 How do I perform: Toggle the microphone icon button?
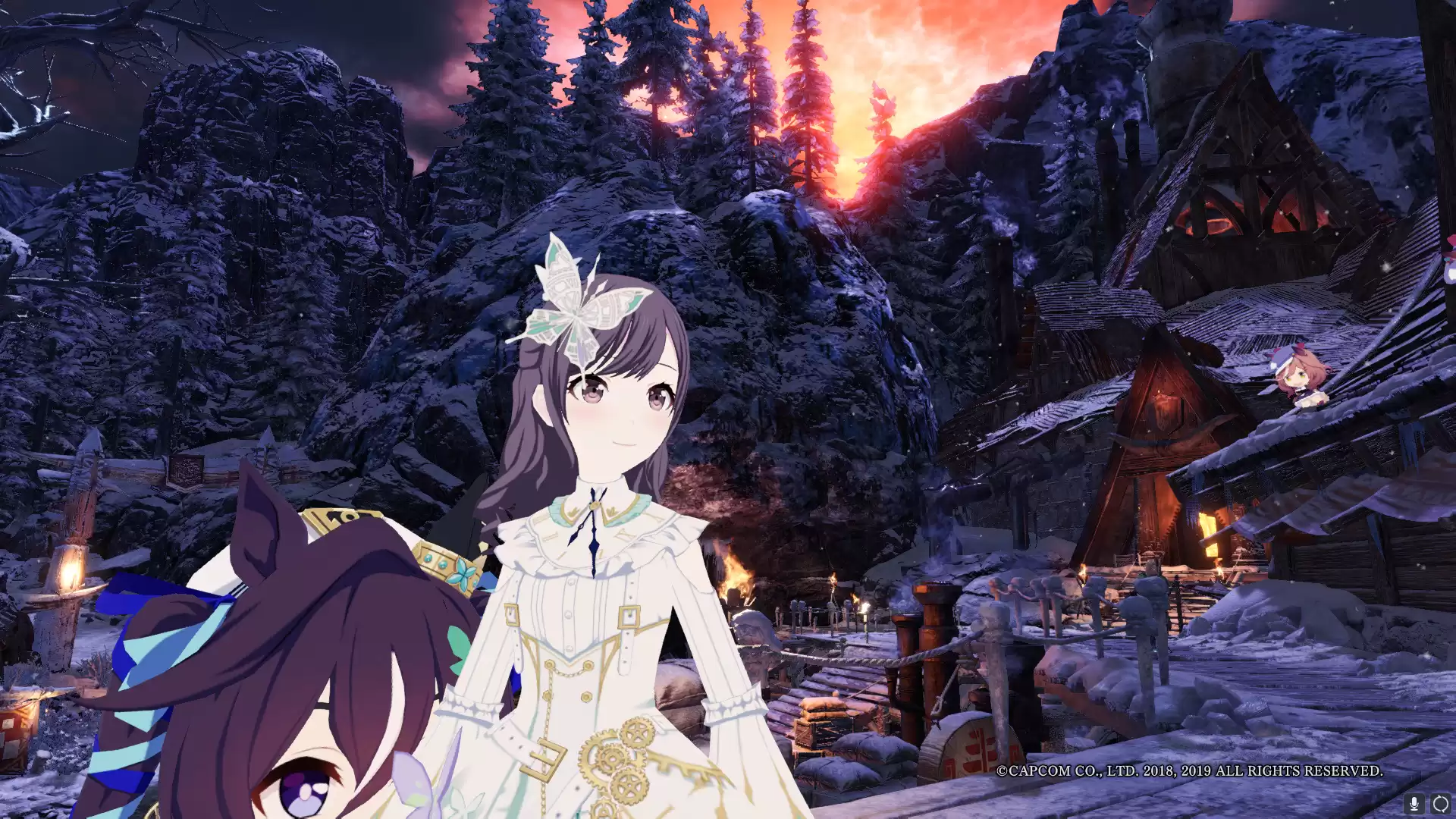(1414, 803)
